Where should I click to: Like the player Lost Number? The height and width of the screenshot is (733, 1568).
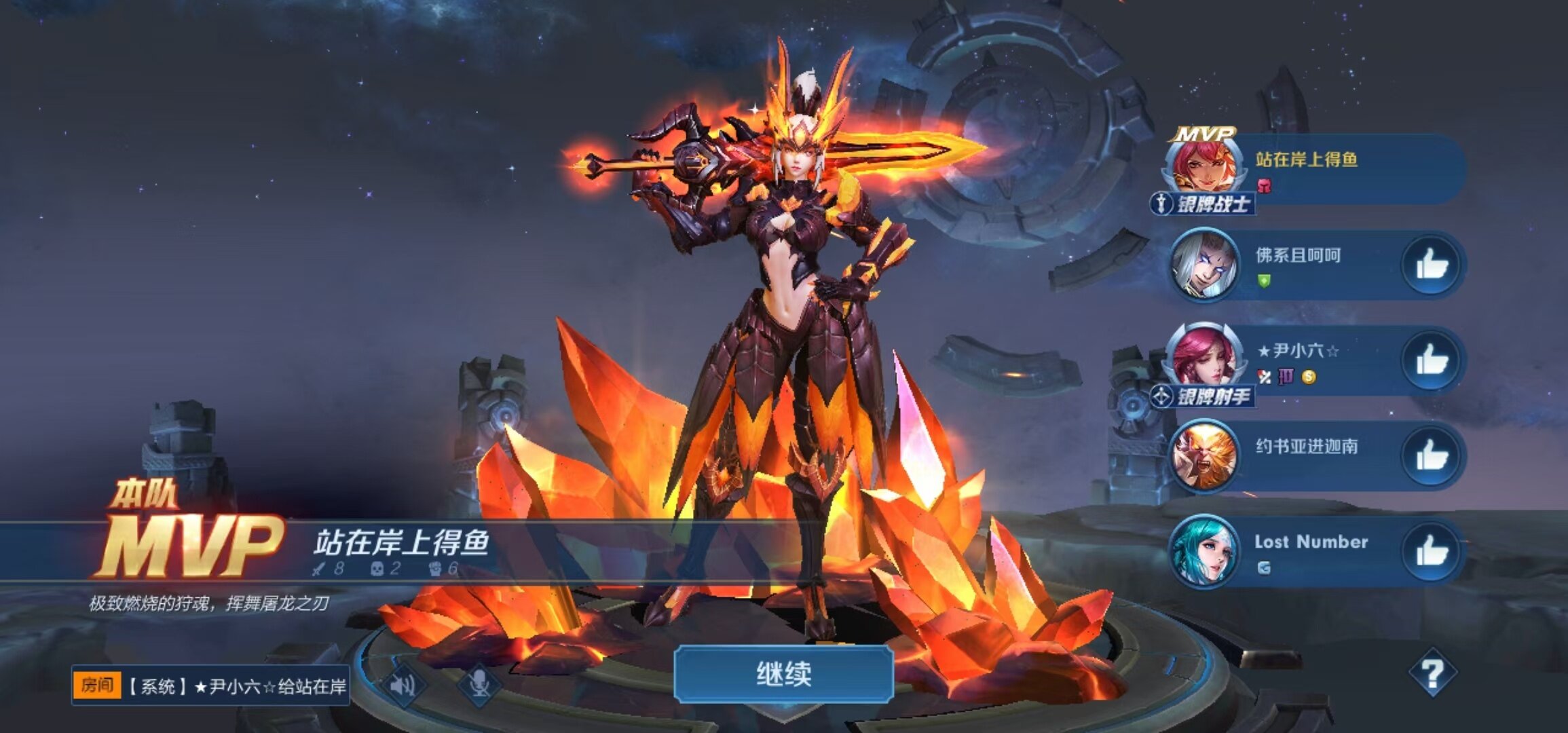click(x=1432, y=550)
